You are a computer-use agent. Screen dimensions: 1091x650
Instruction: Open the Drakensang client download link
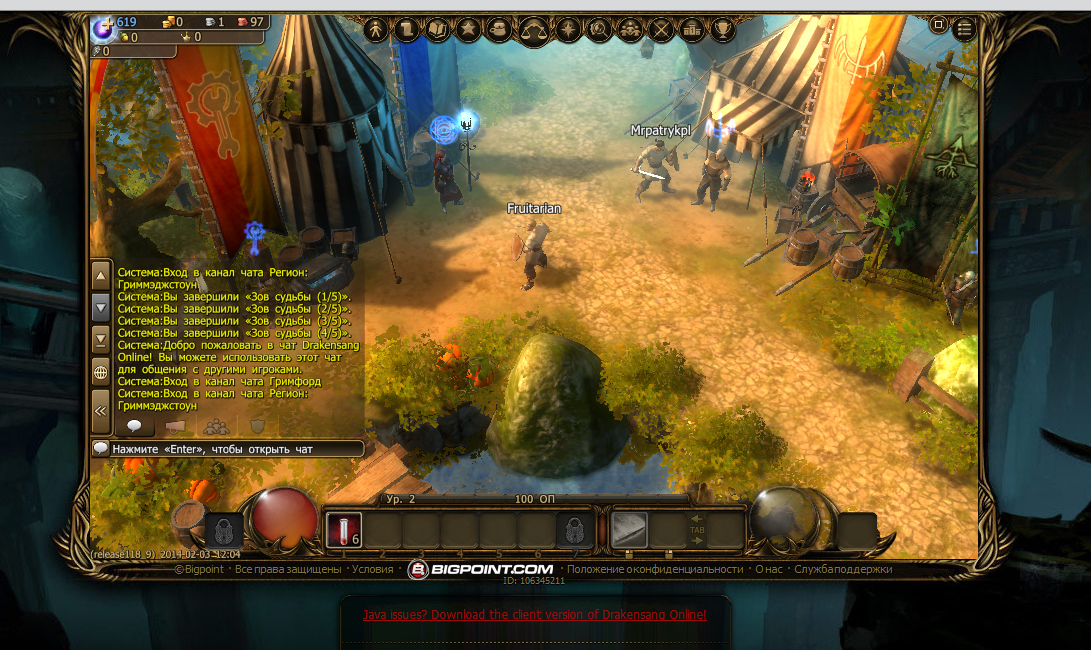point(534,615)
